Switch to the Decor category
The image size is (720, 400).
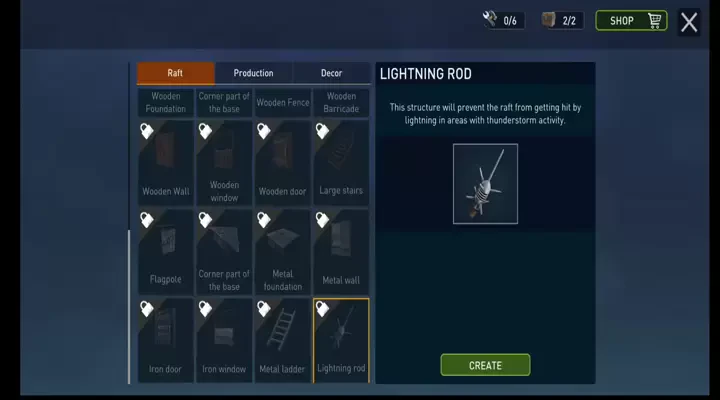[x=331, y=73]
